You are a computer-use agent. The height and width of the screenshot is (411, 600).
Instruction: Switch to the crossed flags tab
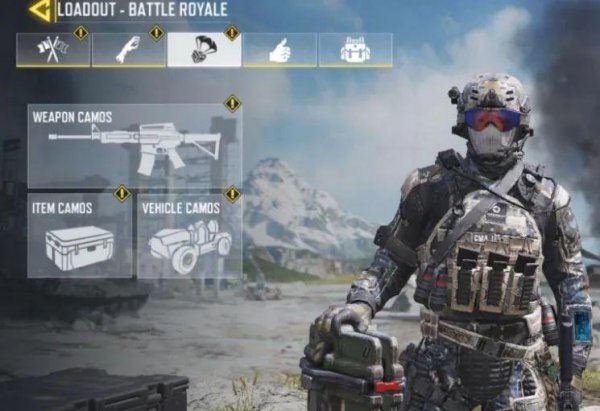click(52, 50)
